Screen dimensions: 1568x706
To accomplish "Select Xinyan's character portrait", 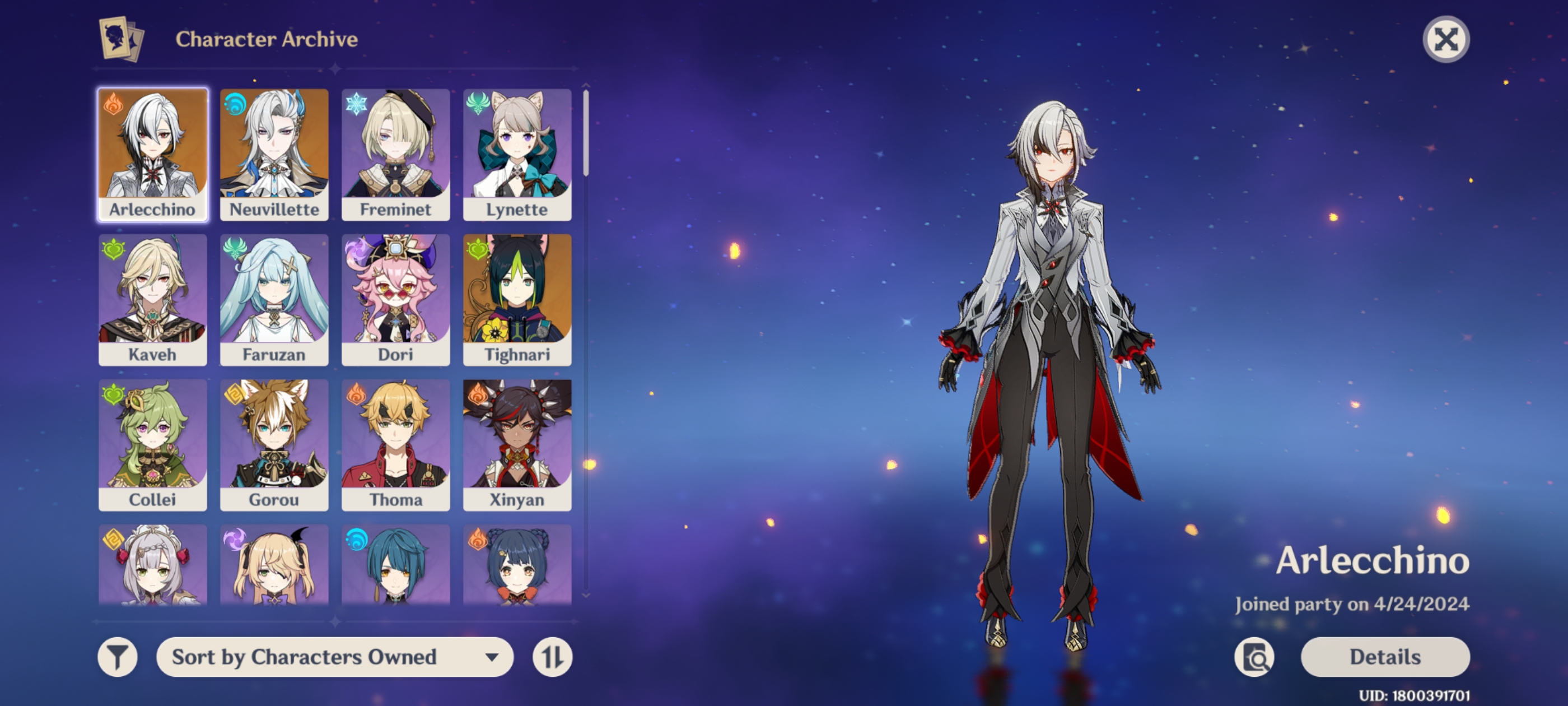I will (516, 440).
